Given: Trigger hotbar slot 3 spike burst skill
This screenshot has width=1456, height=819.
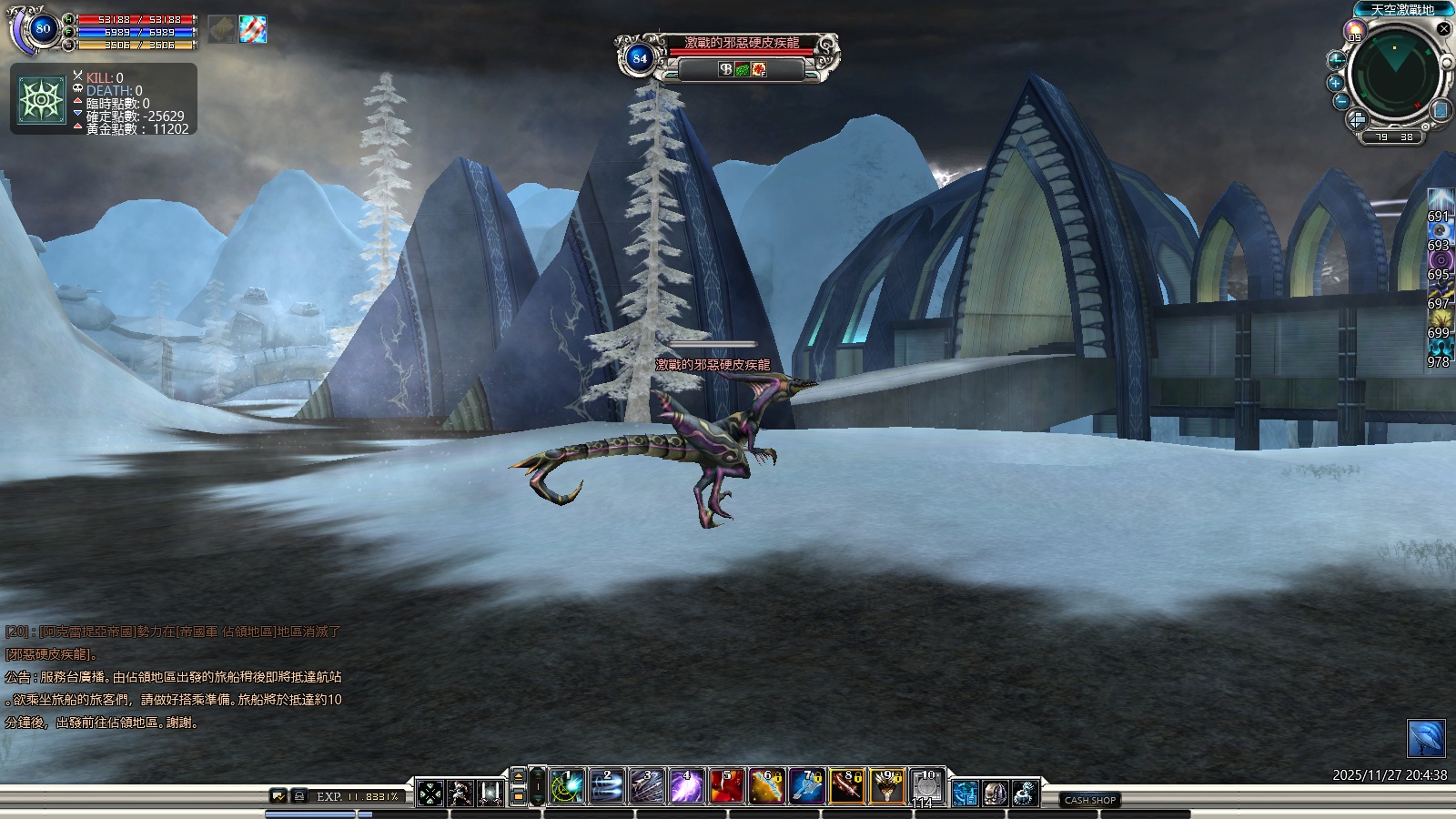Looking at the screenshot, I should pos(646,787).
